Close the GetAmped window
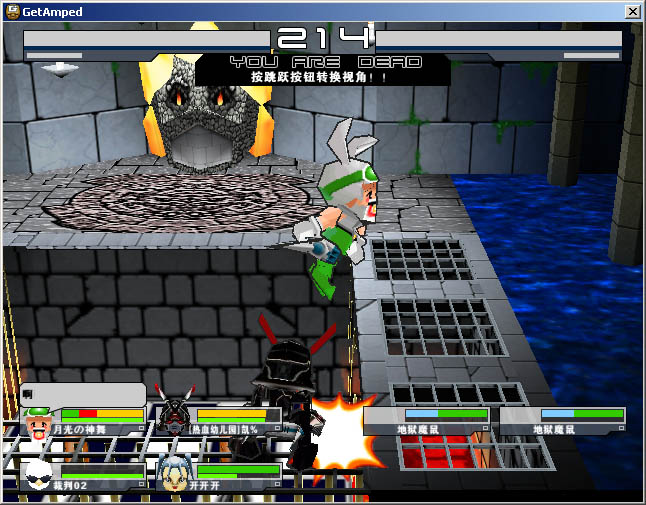Viewport: 646px width, 505px height. 632,12
